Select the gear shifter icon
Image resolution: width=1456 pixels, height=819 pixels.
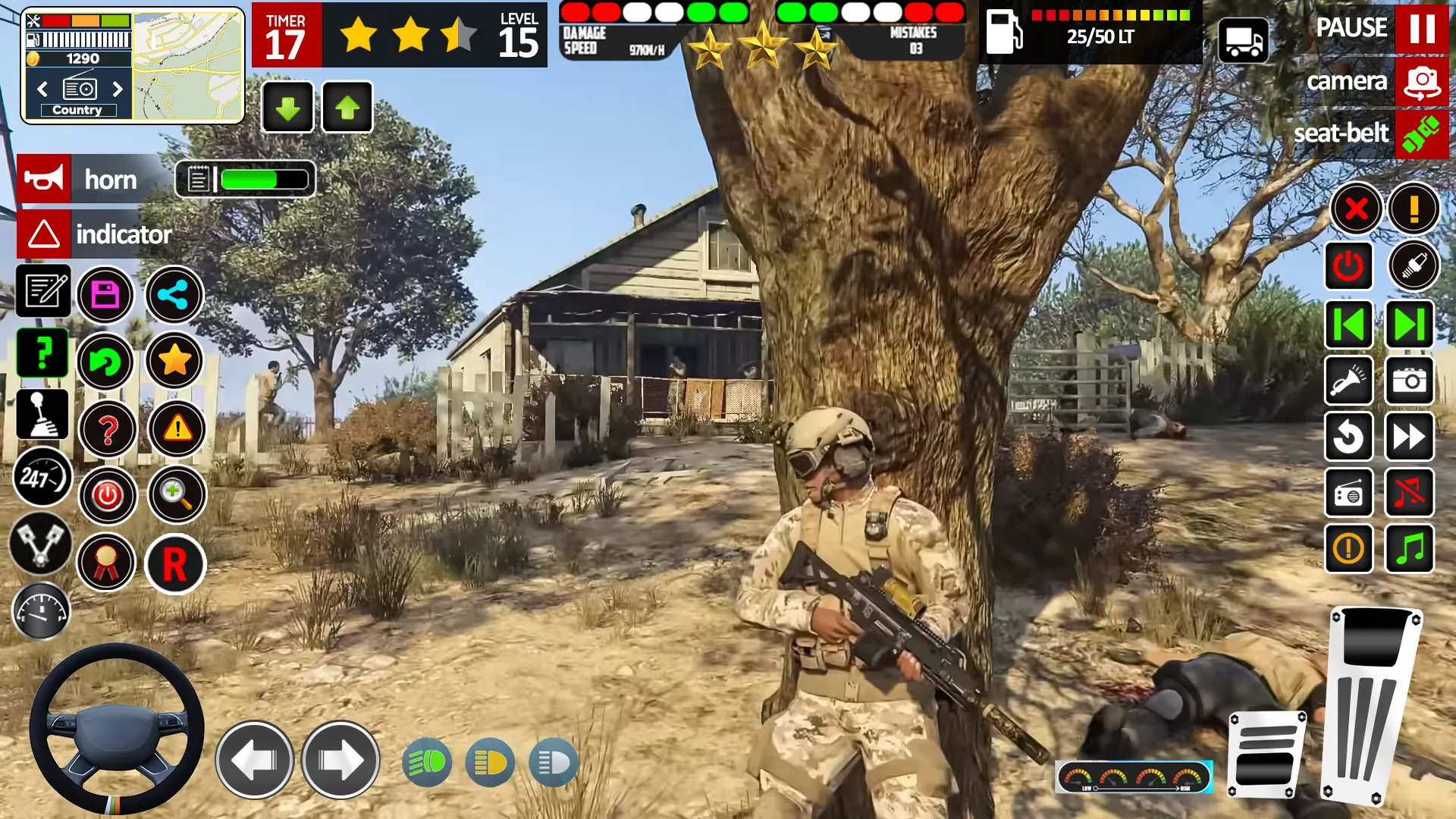tap(42, 413)
